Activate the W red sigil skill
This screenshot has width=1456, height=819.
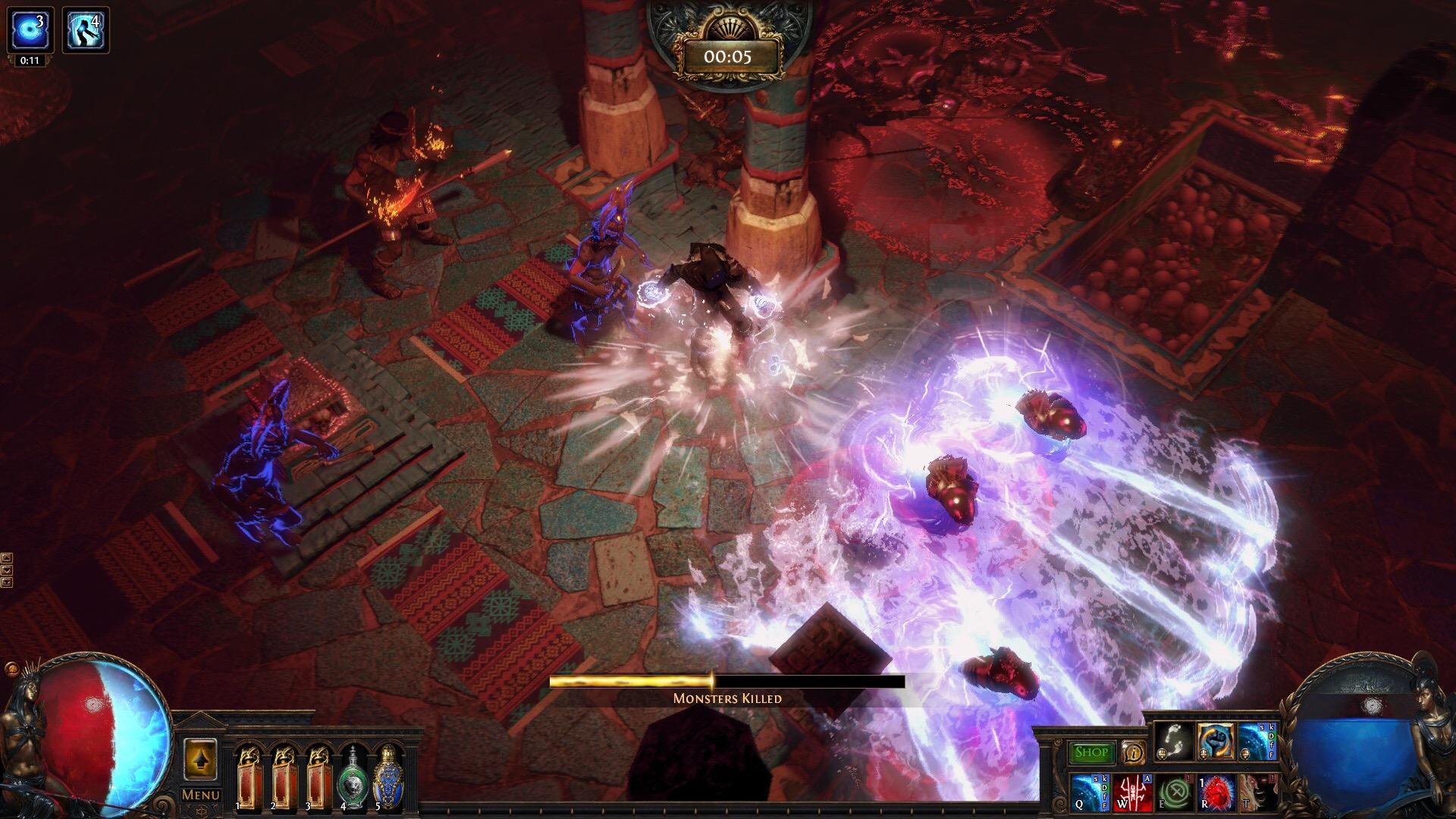[x=1132, y=792]
